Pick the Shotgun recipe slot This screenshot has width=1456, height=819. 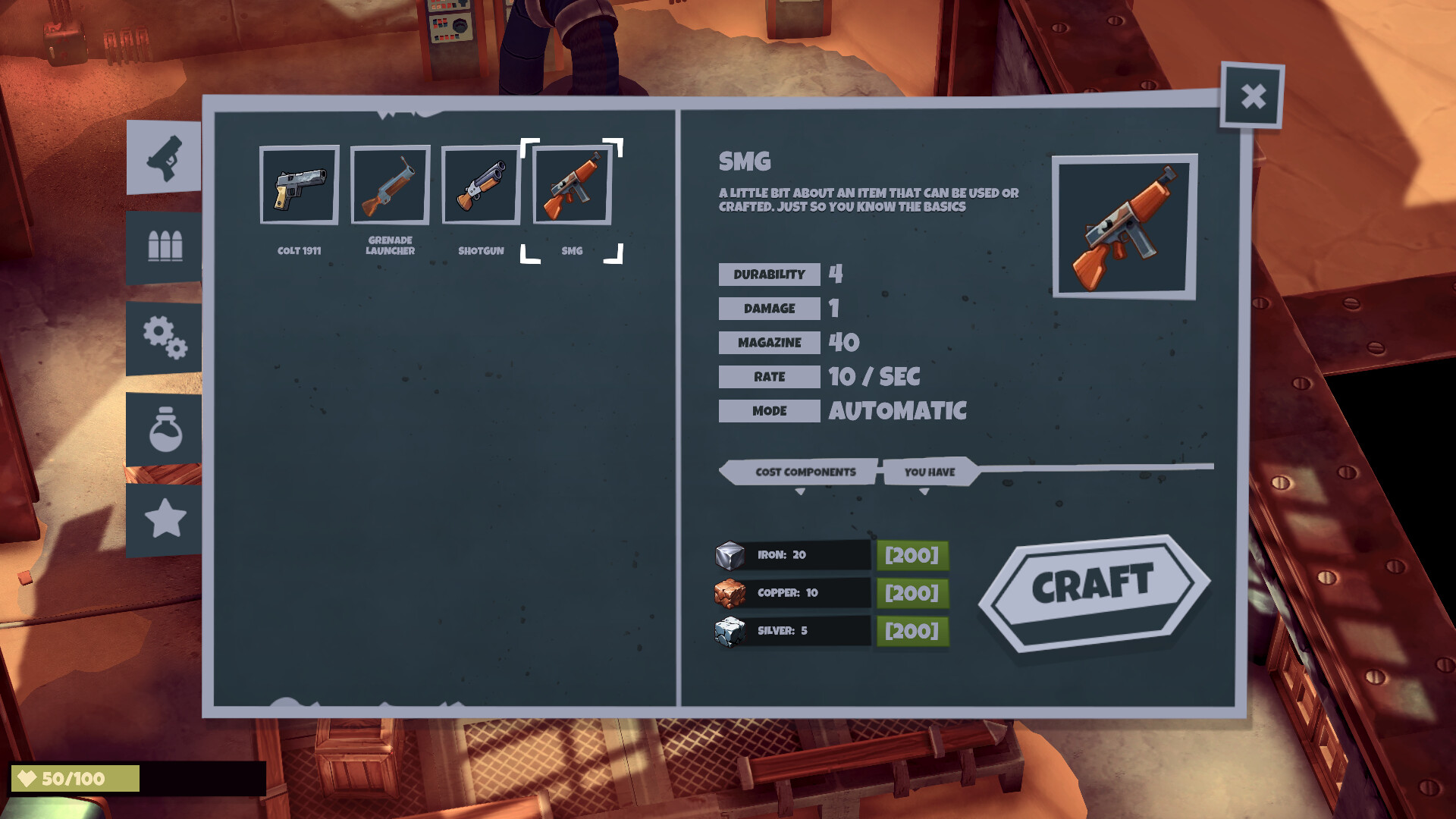tap(481, 185)
